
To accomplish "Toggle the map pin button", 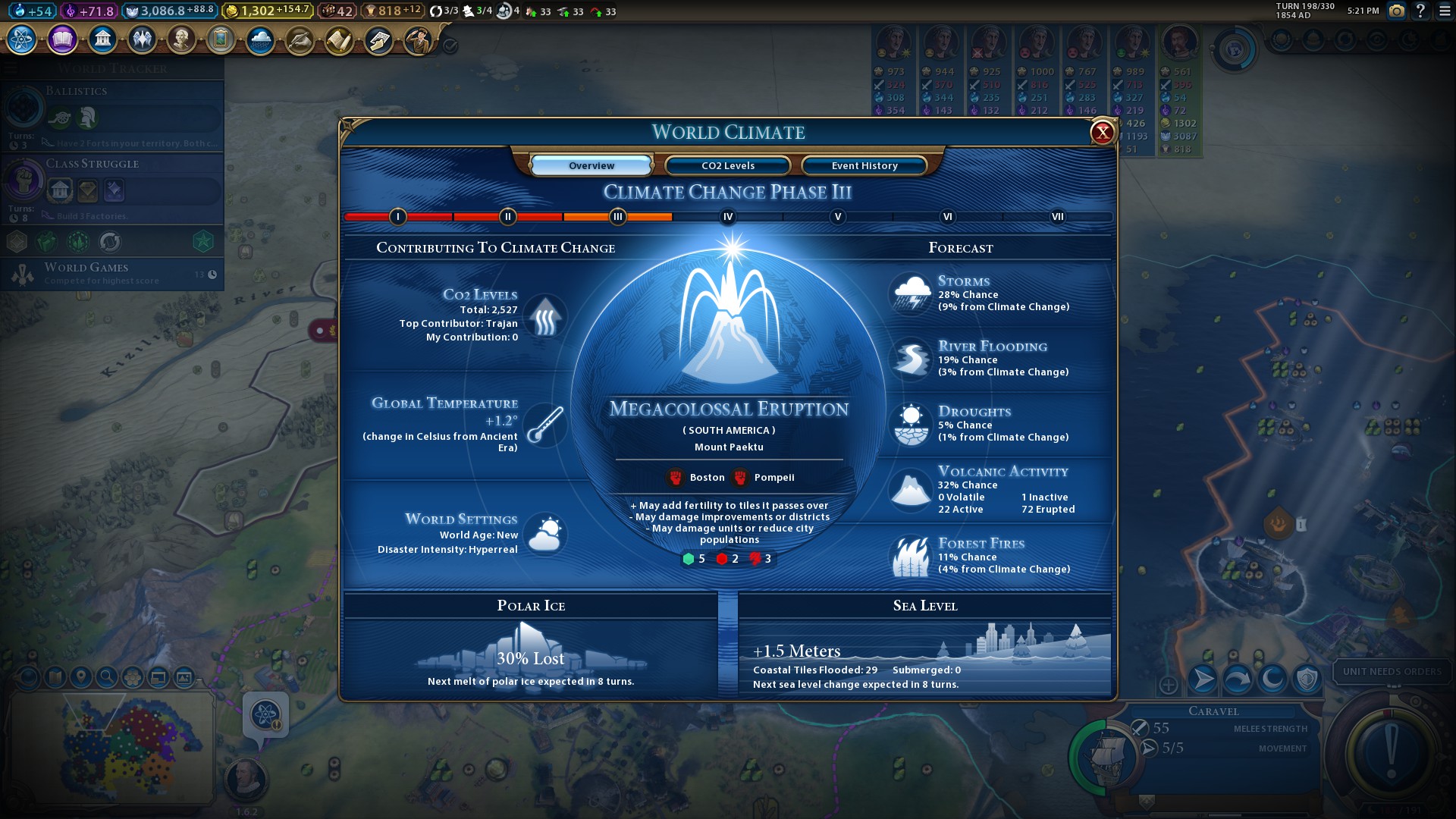I will 81,677.
